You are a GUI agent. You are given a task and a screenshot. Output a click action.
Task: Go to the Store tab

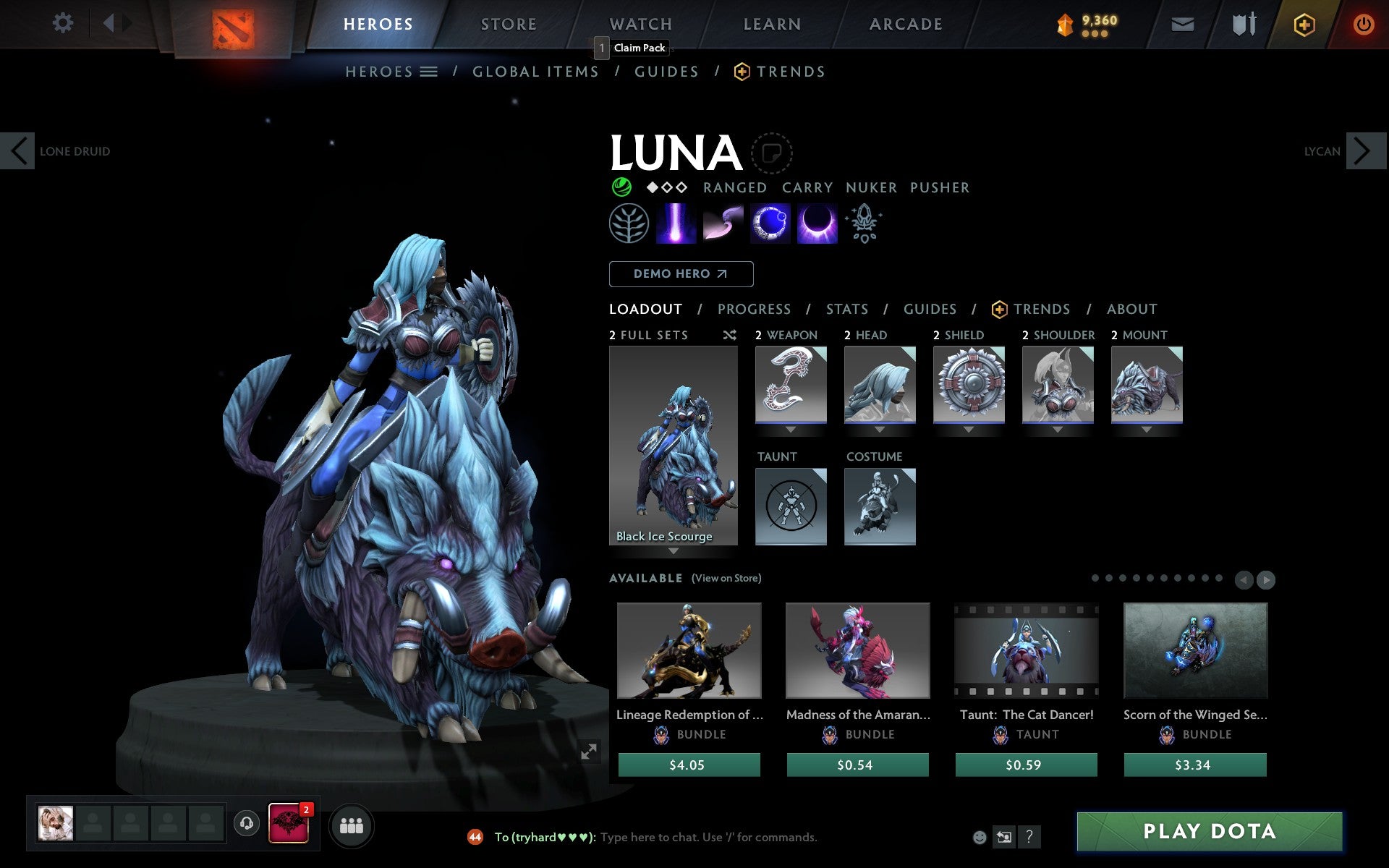[x=509, y=24]
